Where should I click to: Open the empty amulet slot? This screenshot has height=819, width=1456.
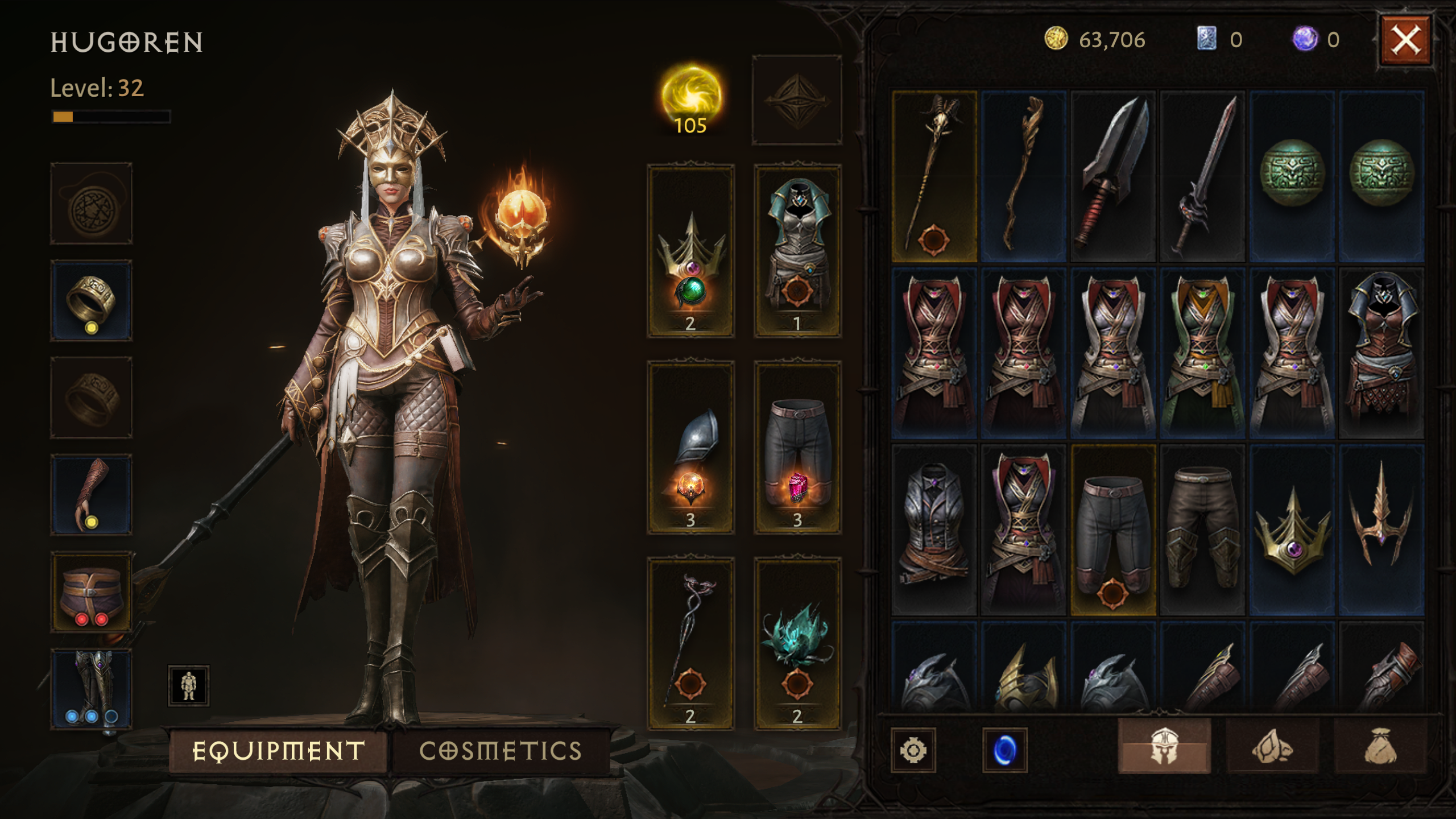pyautogui.click(x=91, y=204)
